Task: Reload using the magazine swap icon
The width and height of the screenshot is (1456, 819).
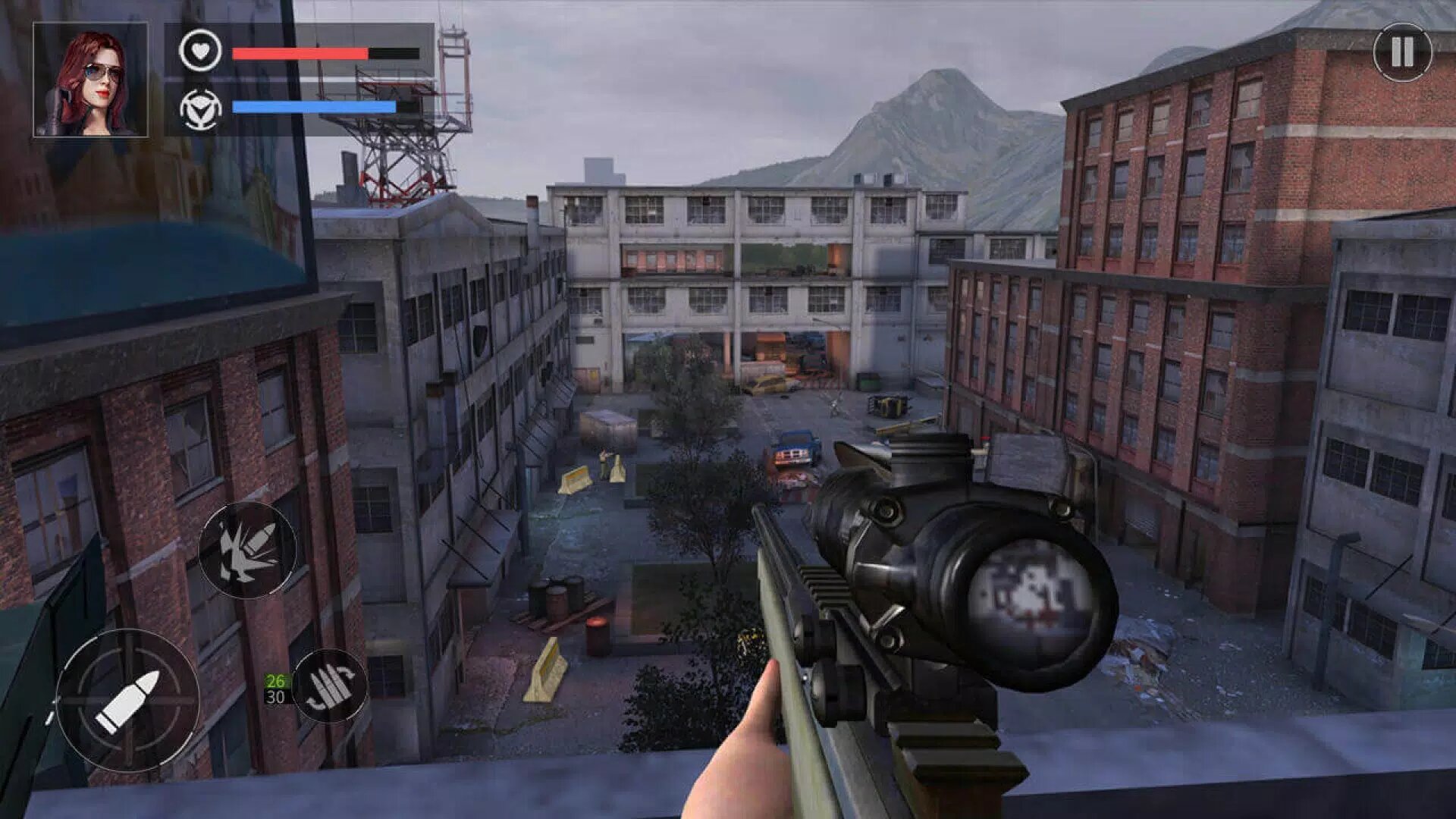Action: (329, 686)
